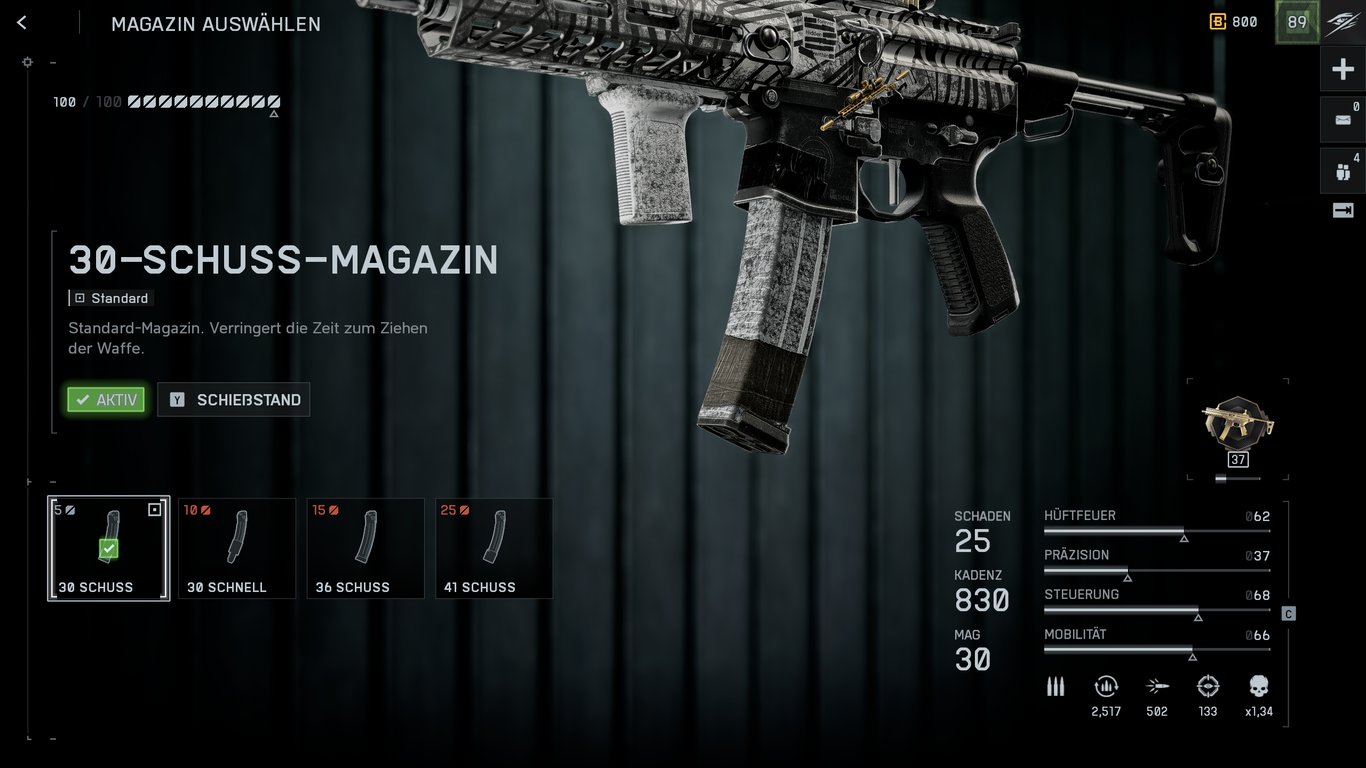Click the MOBILITÄT stat slider bar
The height and width of the screenshot is (768, 1366).
click(1157, 651)
